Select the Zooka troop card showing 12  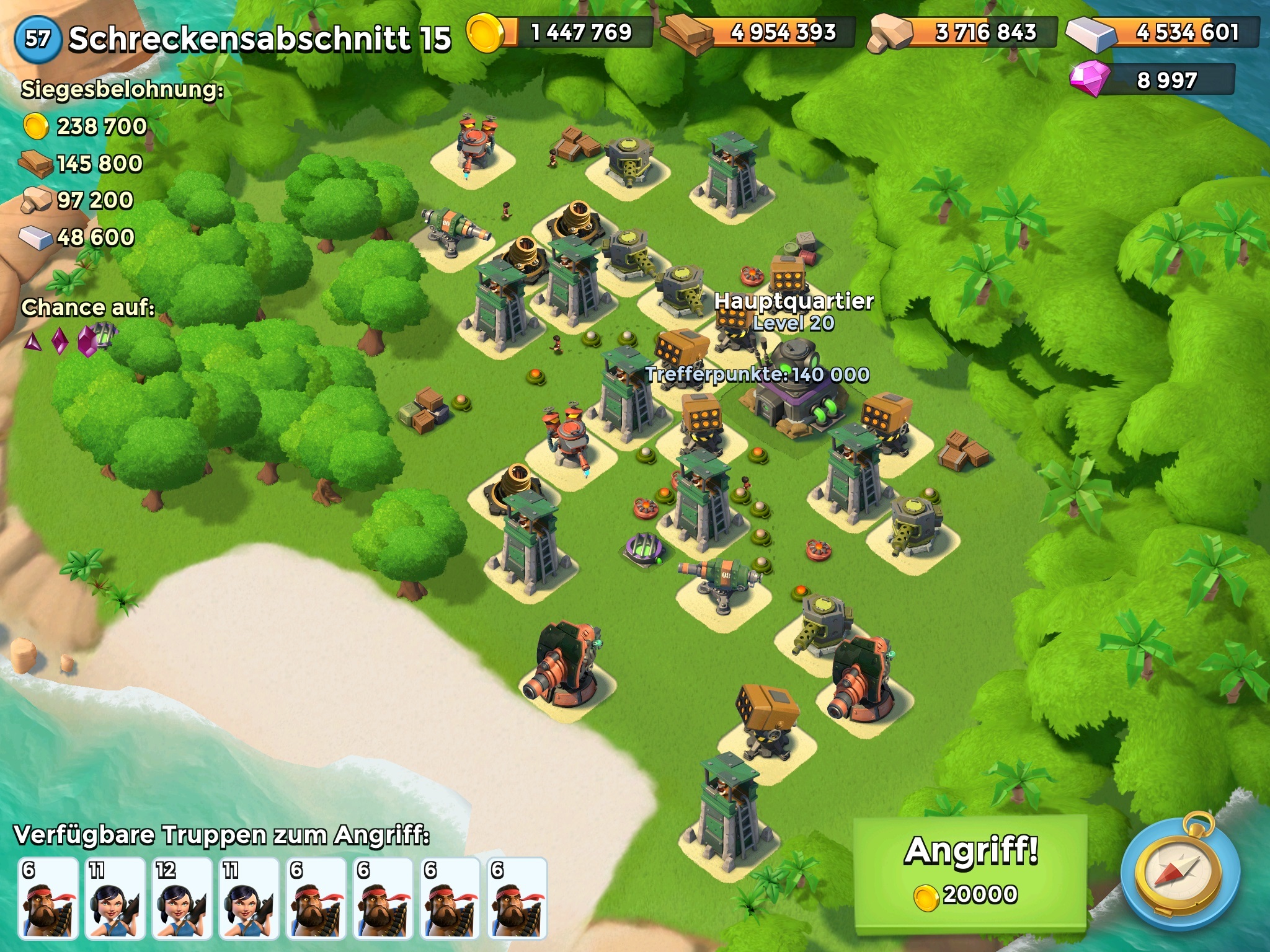click(x=182, y=897)
